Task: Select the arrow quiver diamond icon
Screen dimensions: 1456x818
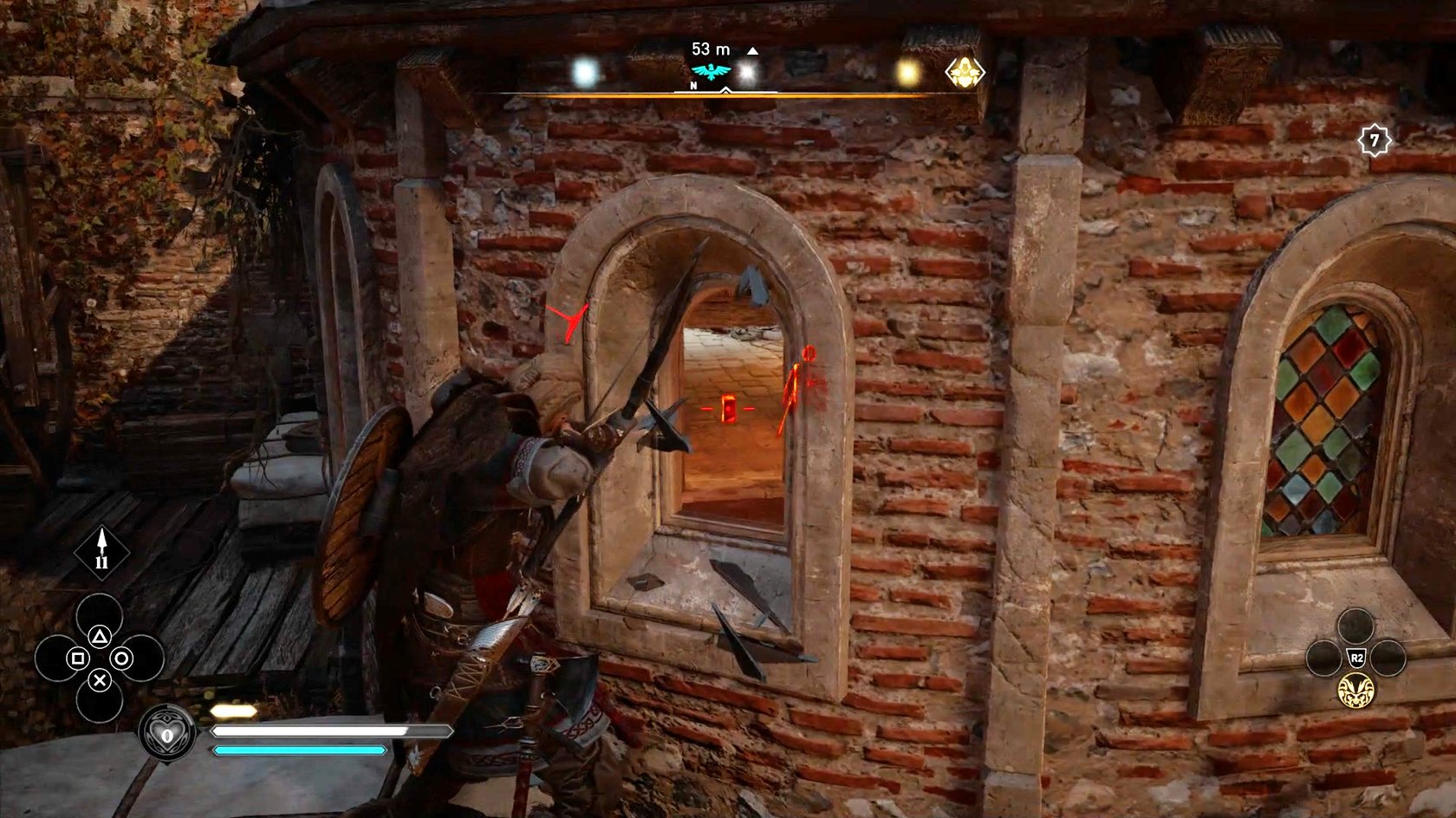Action: click(x=102, y=552)
